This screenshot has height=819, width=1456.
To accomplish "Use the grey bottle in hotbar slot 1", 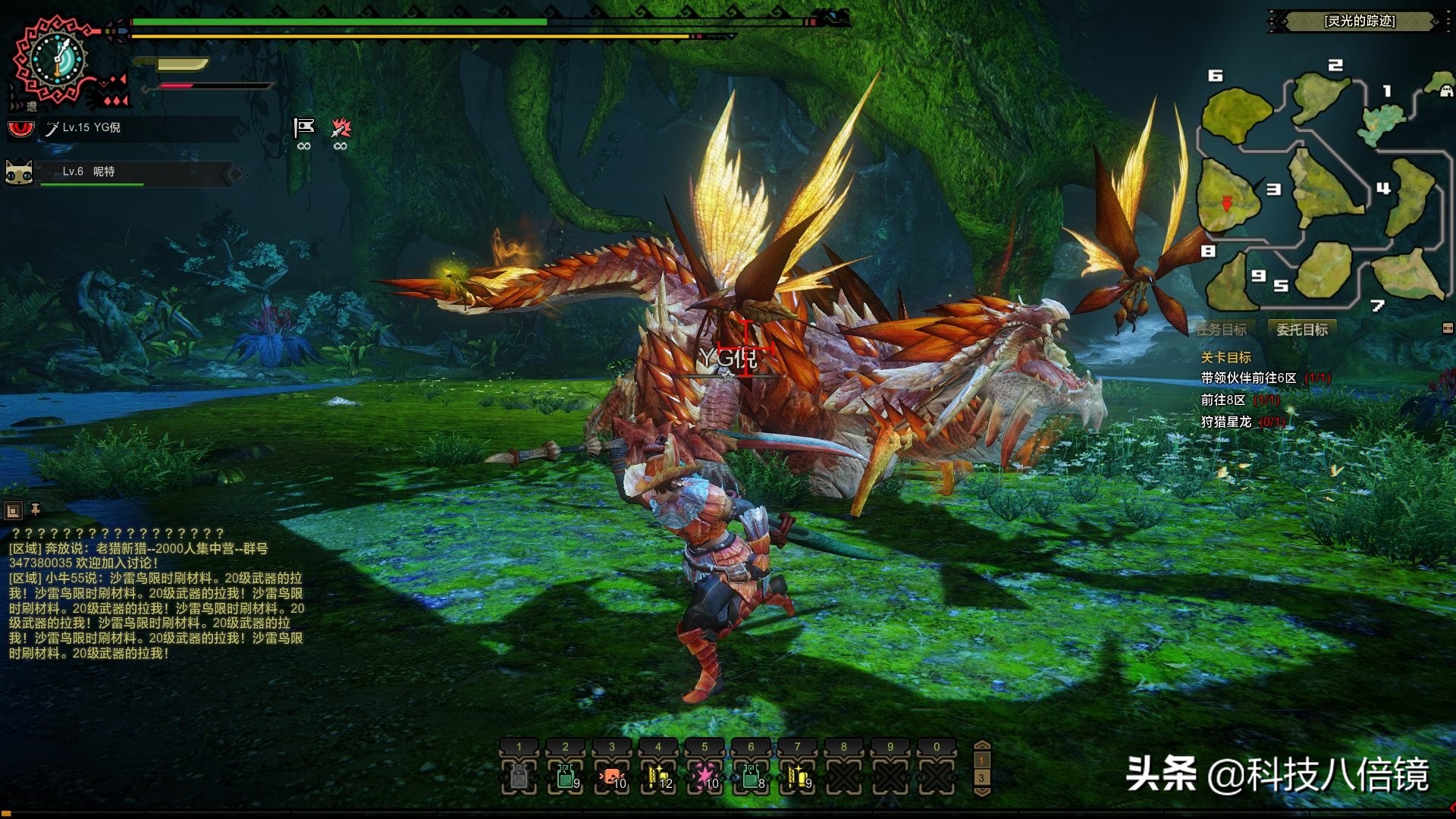I will (x=519, y=777).
